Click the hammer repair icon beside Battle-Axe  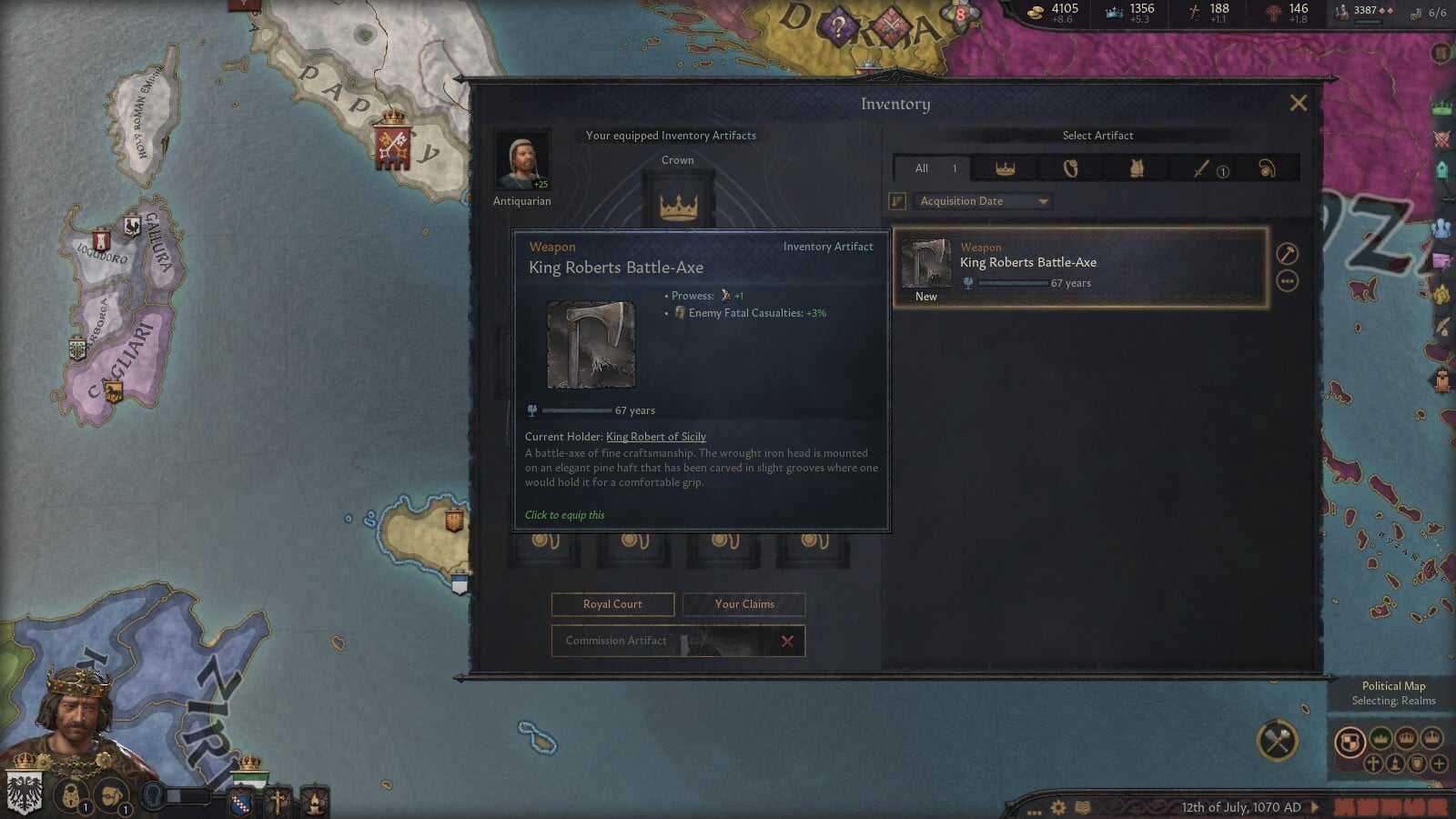[1287, 254]
